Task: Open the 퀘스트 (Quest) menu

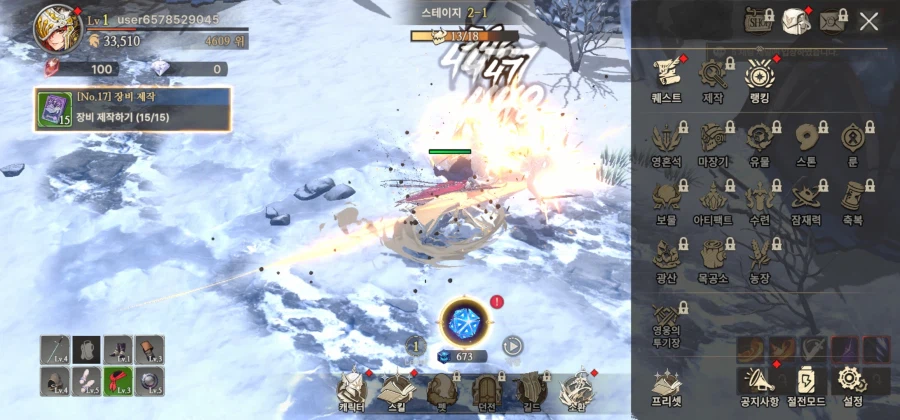Action: click(666, 78)
